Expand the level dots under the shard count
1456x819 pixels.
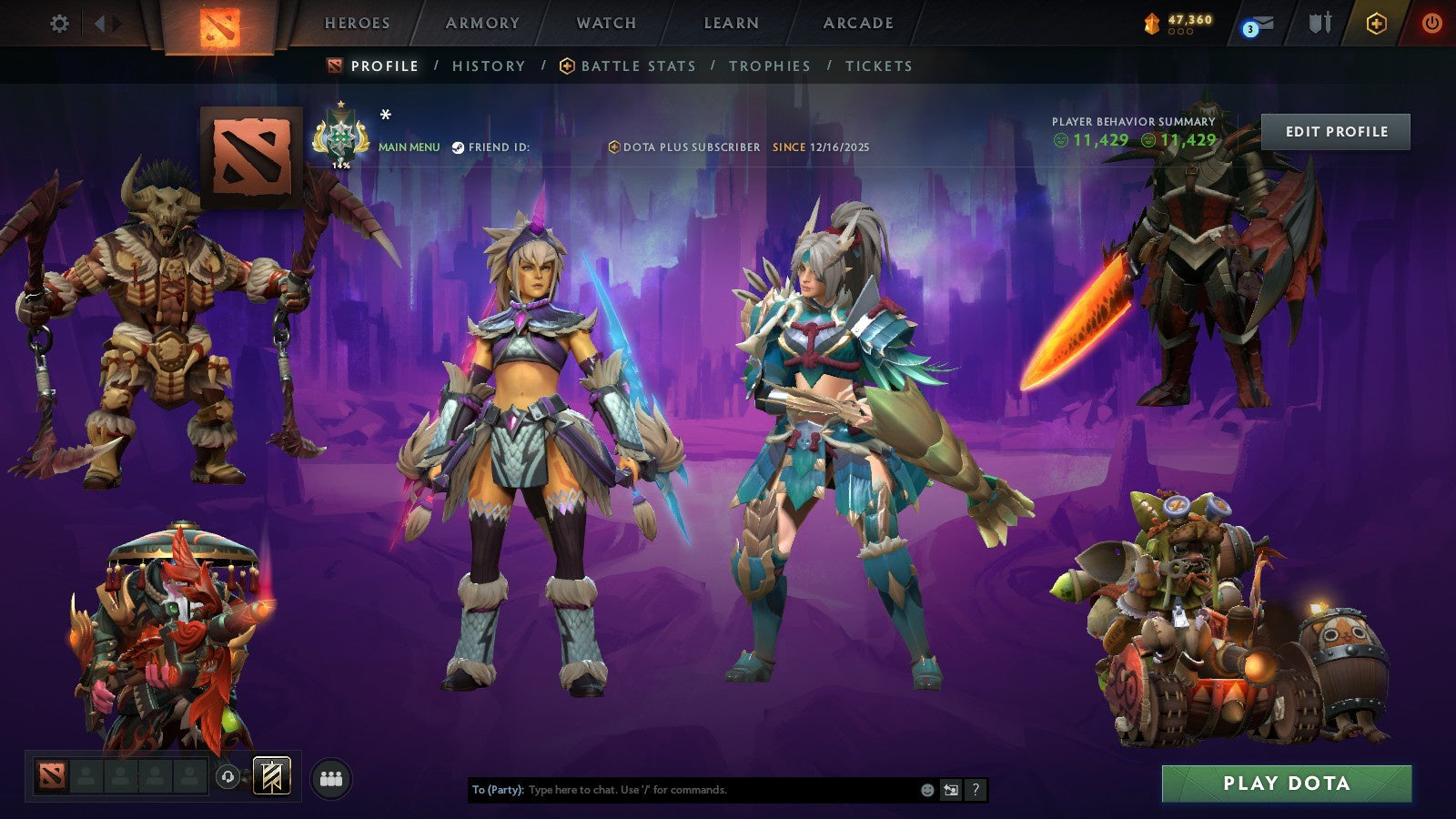click(x=1180, y=30)
